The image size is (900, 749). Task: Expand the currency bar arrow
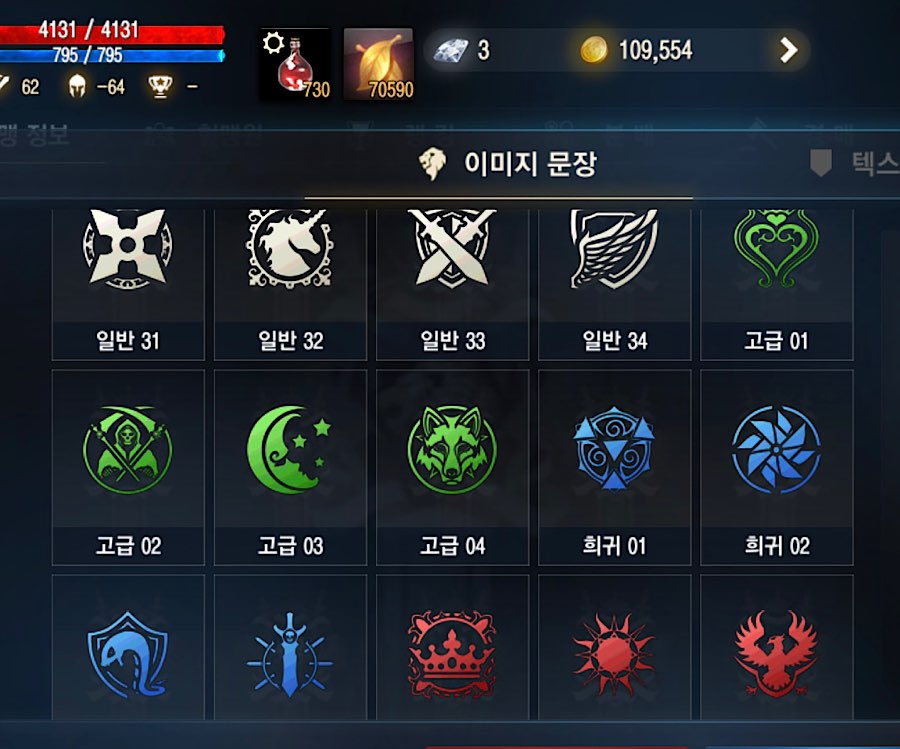(x=789, y=50)
